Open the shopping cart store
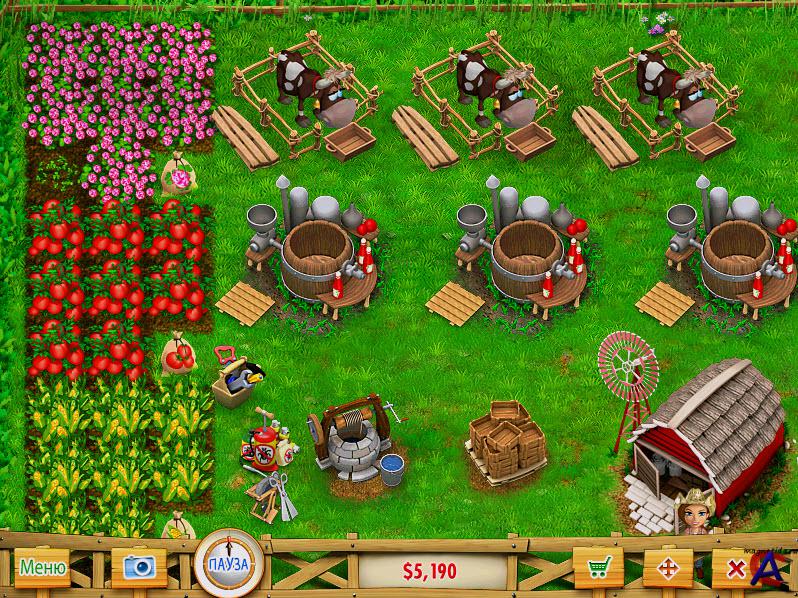This screenshot has width=798, height=598. click(x=599, y=568)
